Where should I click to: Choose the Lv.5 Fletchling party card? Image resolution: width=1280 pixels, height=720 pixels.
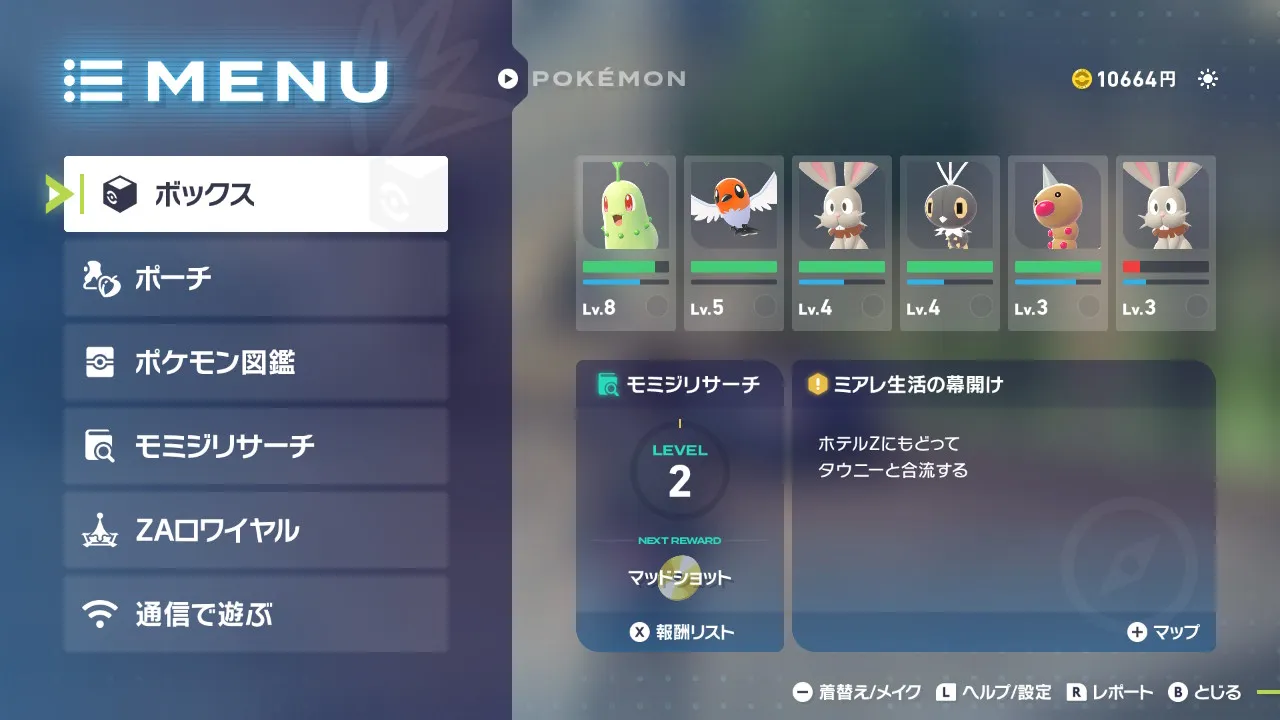pos(734,243)
